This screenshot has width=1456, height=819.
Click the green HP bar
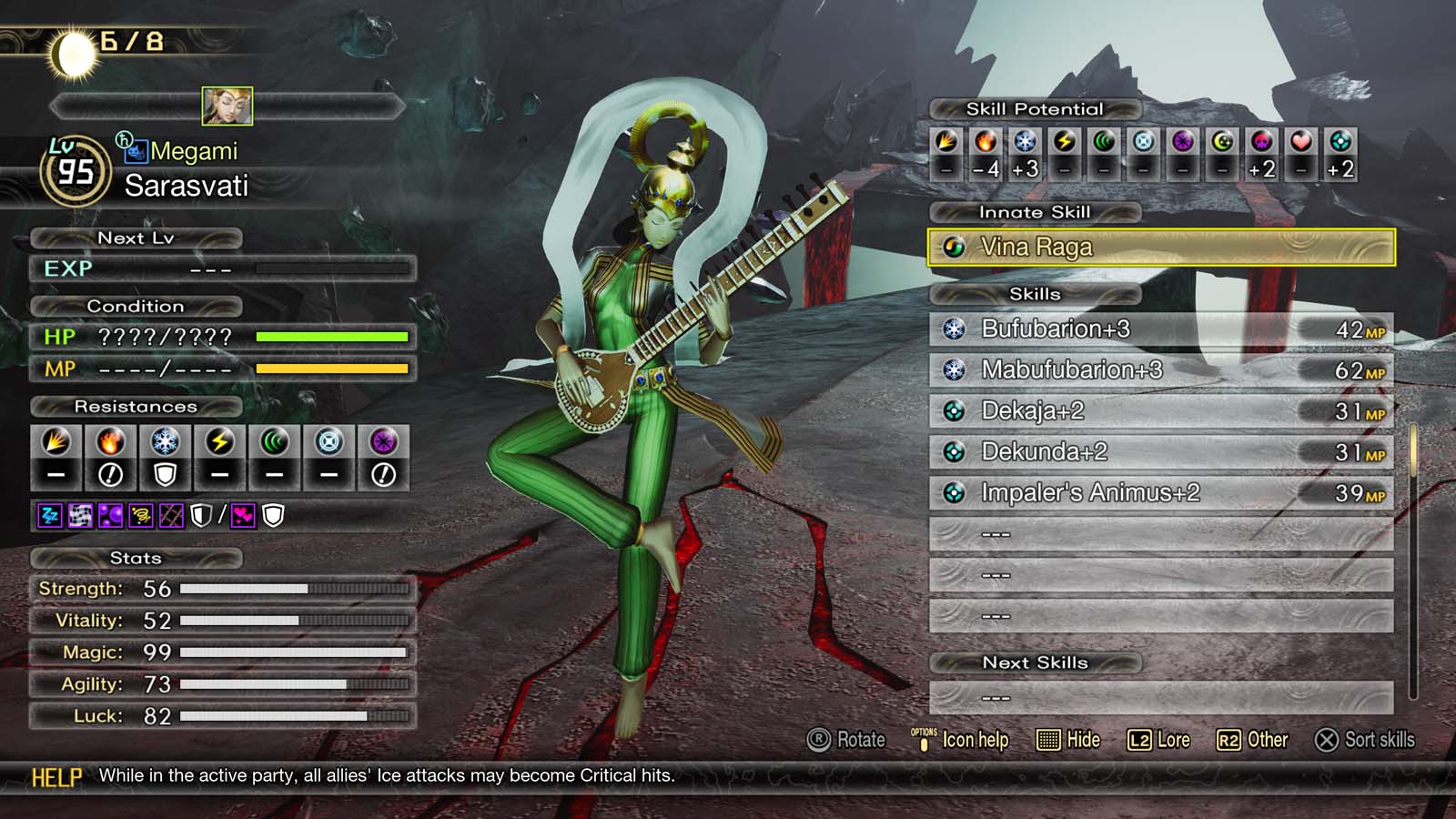tap(332, 337)
